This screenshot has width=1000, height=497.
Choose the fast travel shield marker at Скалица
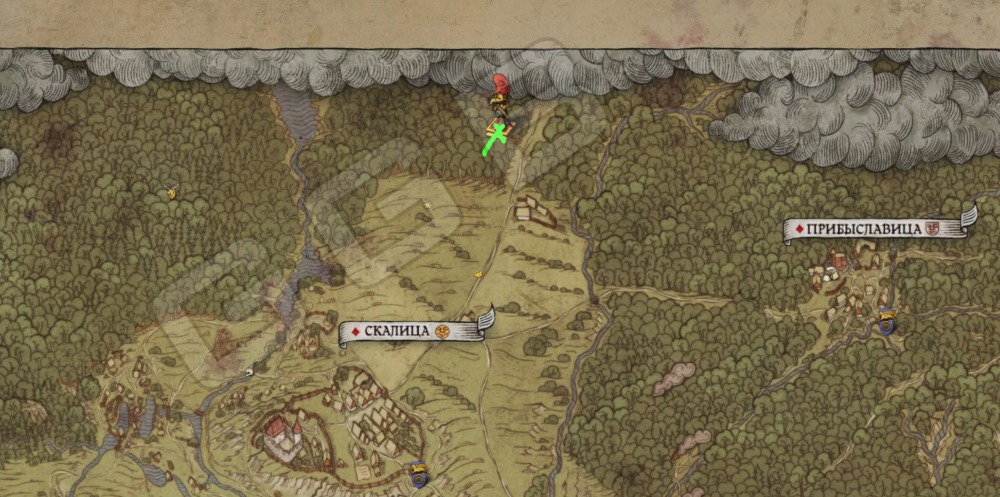tap(419, 473)
